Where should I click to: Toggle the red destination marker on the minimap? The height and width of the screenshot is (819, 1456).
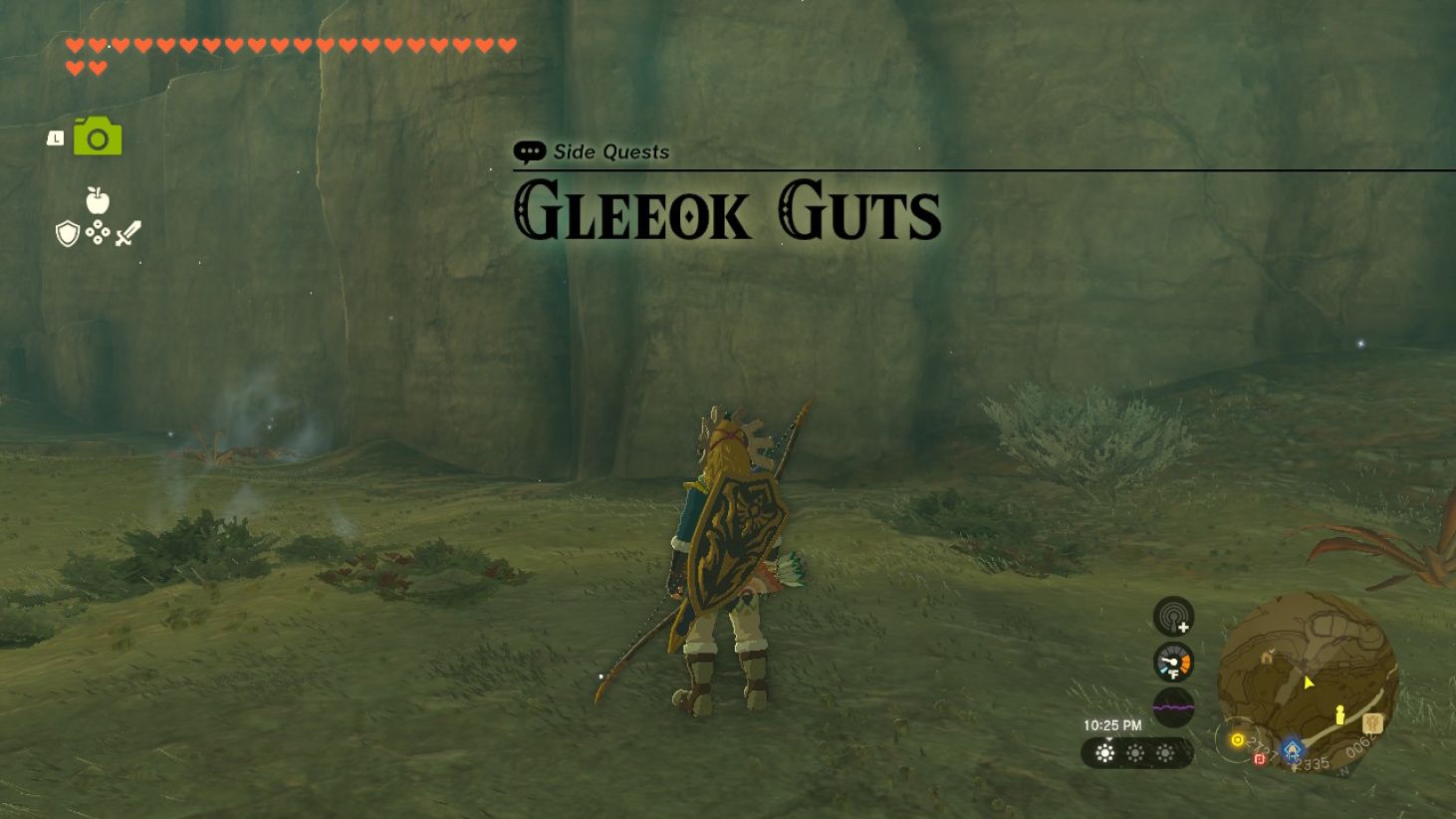(x=1259, y=759)
